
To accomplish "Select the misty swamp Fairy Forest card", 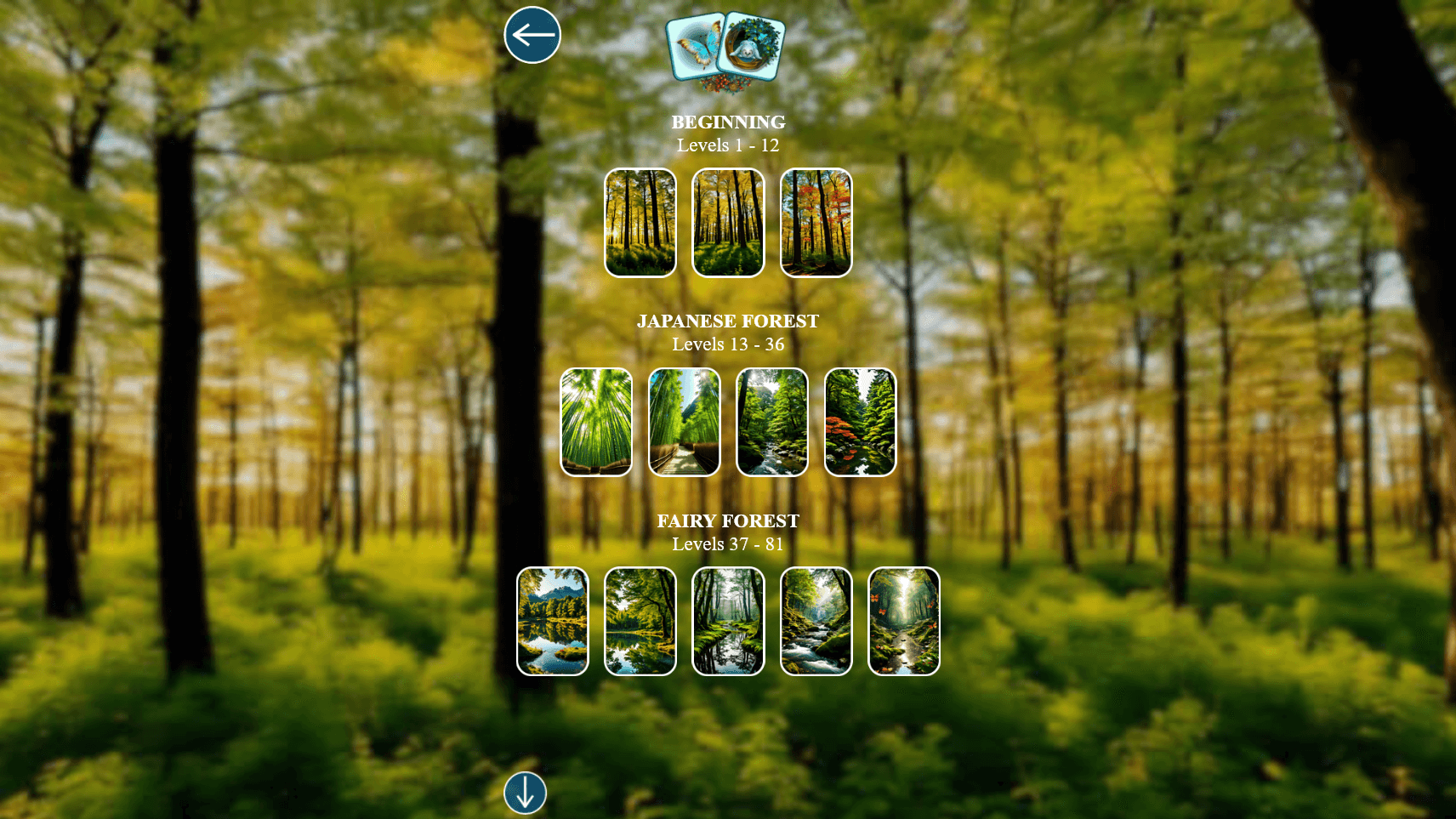I will pos(729,621).
